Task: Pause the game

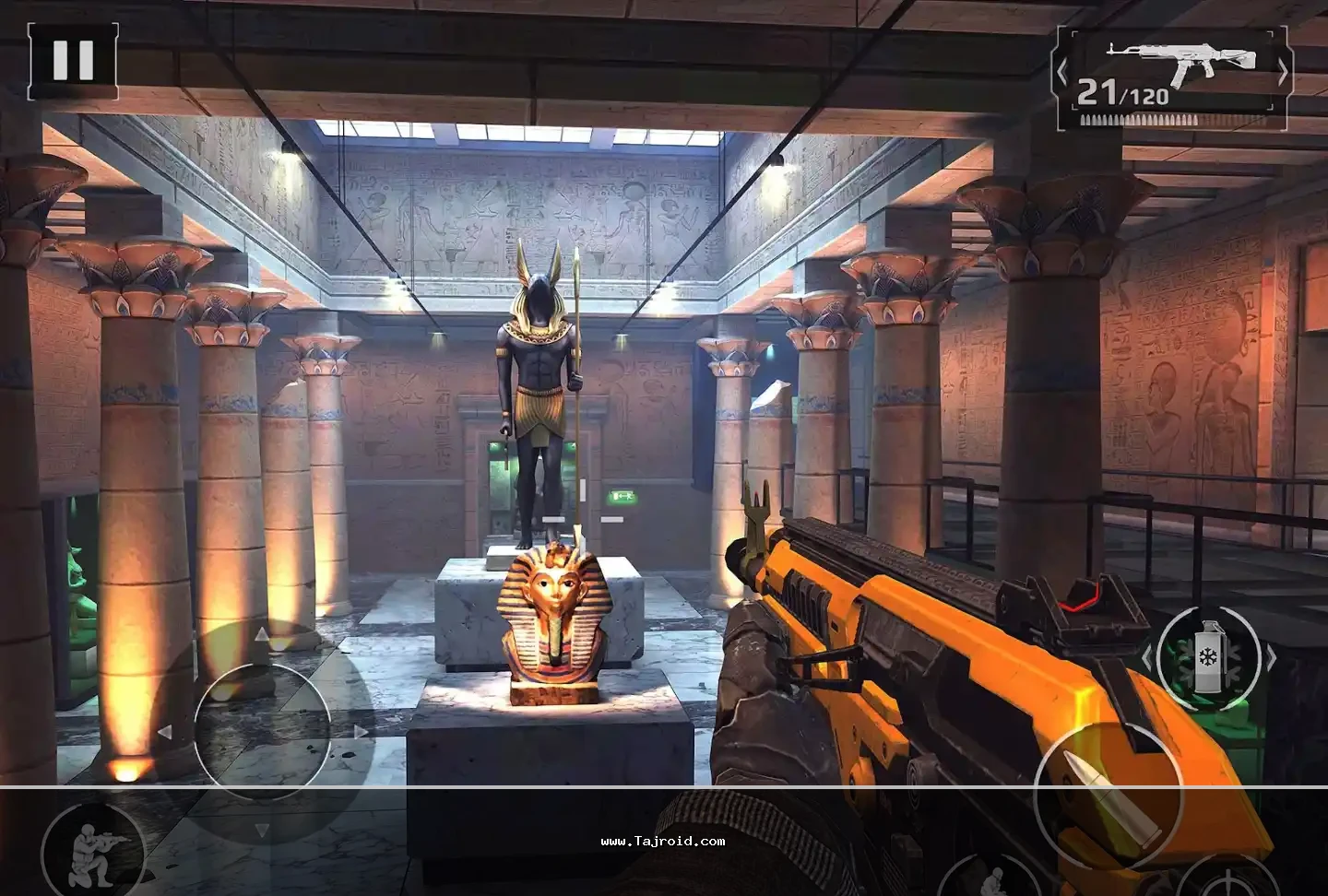Action: [x=73, y=60]
